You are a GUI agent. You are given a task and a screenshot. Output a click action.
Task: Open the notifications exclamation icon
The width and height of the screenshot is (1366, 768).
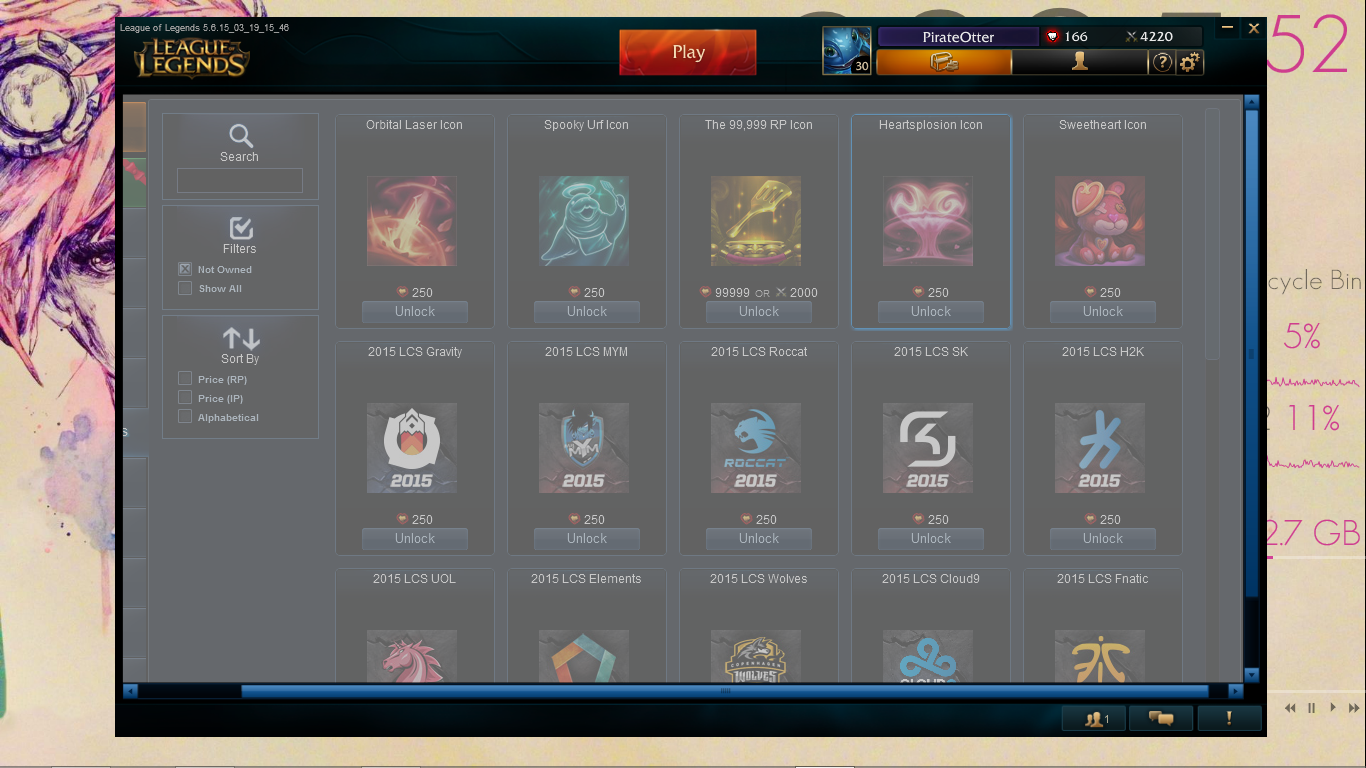coord(1229,717)
